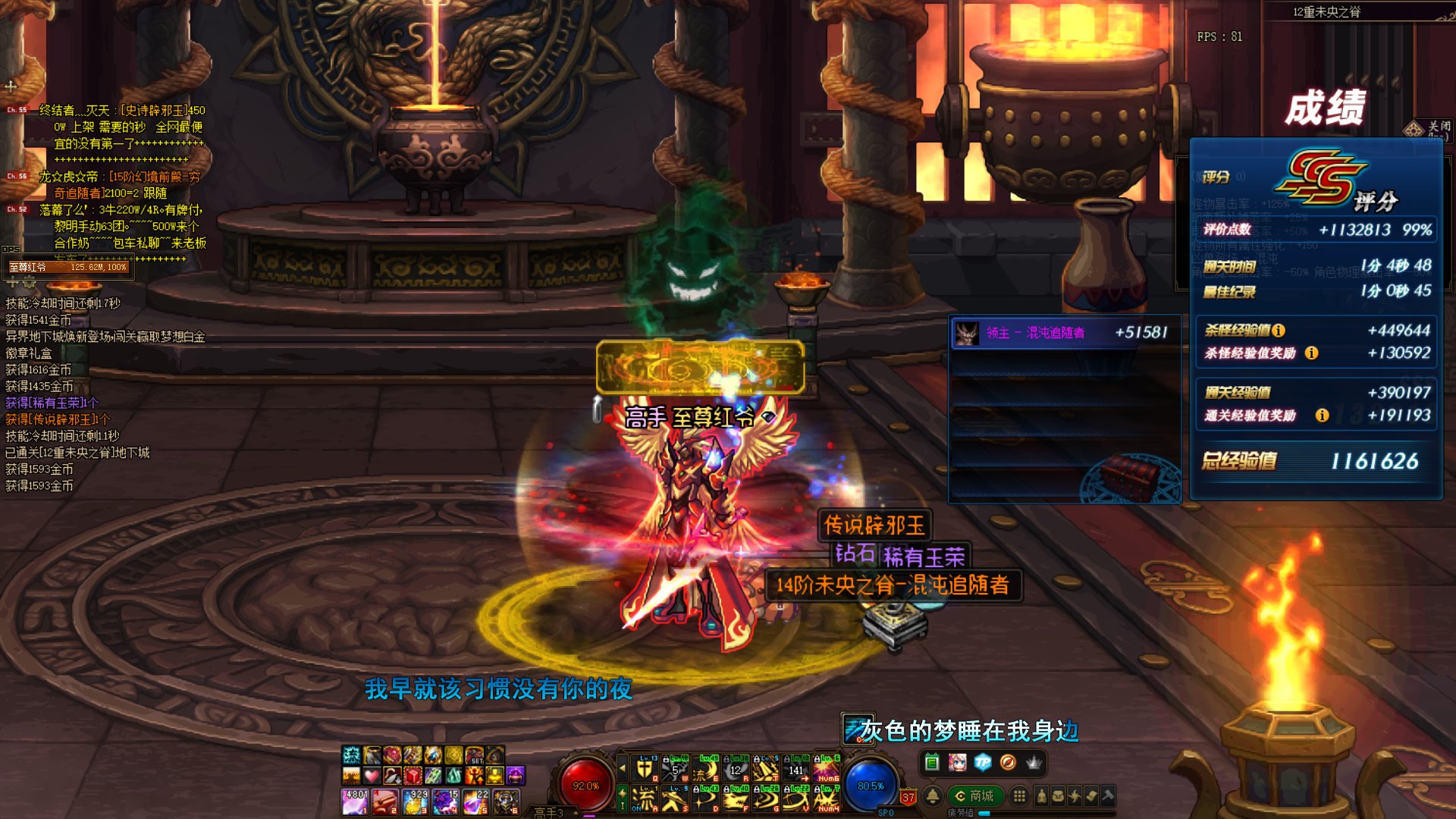
Task: Activate the shield cross skill on Q
Action: pyautogui.click(x=645, y=769)
